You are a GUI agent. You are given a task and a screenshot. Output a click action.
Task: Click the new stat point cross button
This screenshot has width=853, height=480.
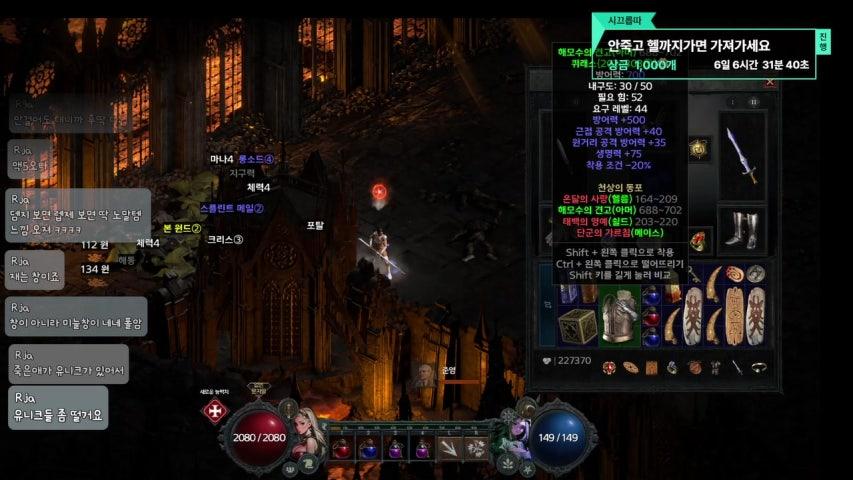pos(214,411)
